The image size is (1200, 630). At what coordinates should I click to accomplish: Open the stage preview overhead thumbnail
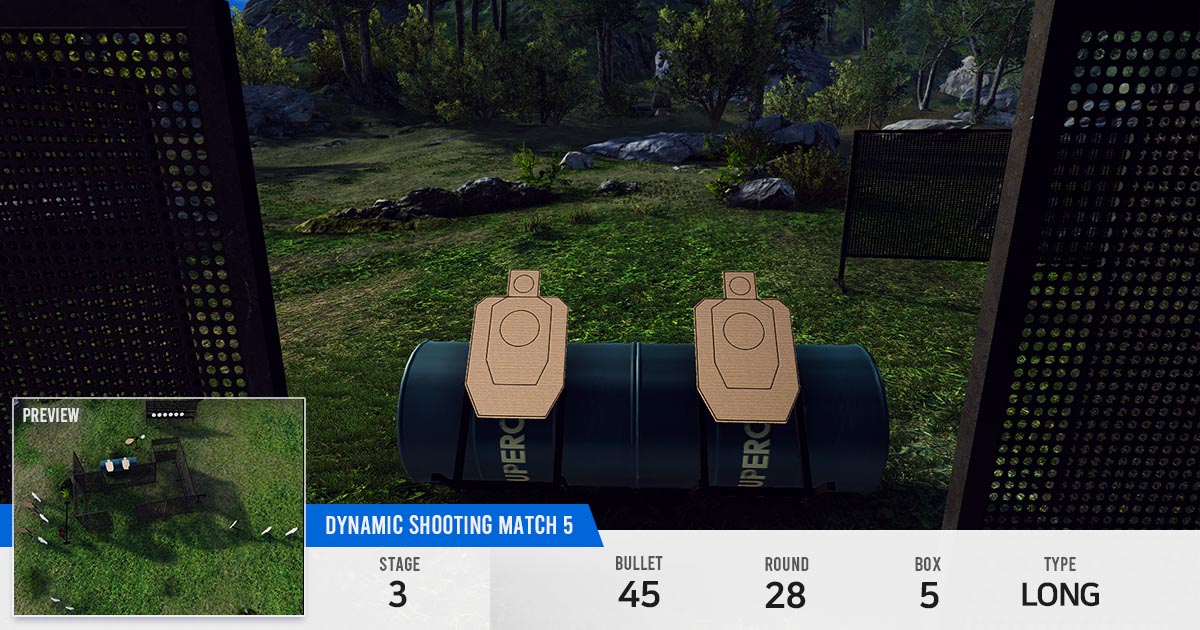158,506
